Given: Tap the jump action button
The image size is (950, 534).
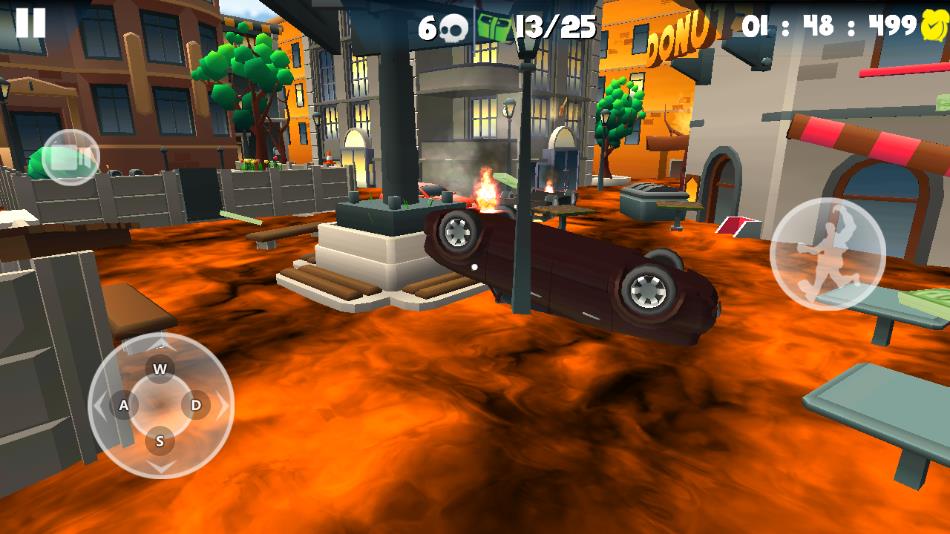Looking at the screenshot, I should pos(827,254).
